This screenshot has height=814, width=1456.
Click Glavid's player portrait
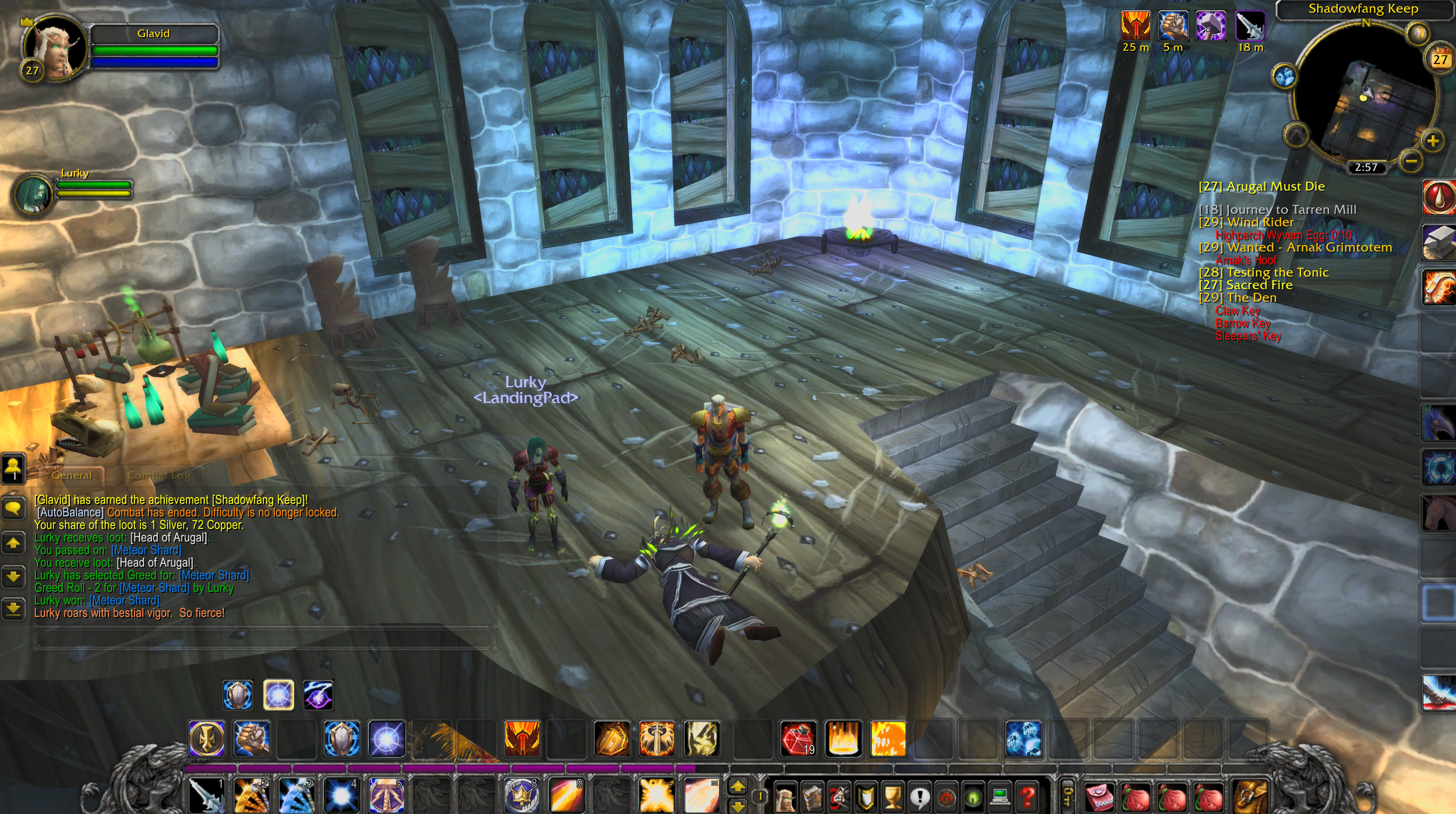pyautogui.click(x=55, y=49)
